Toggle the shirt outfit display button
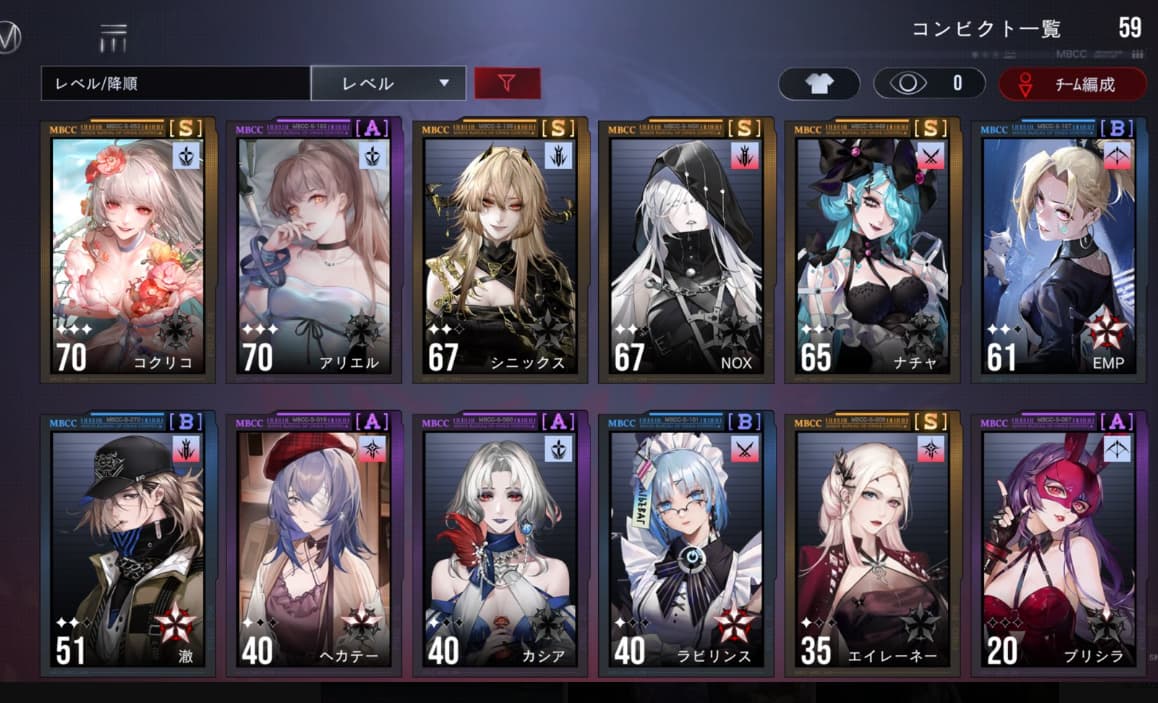Screen dimensions: 1158x703 click(819, 84)
